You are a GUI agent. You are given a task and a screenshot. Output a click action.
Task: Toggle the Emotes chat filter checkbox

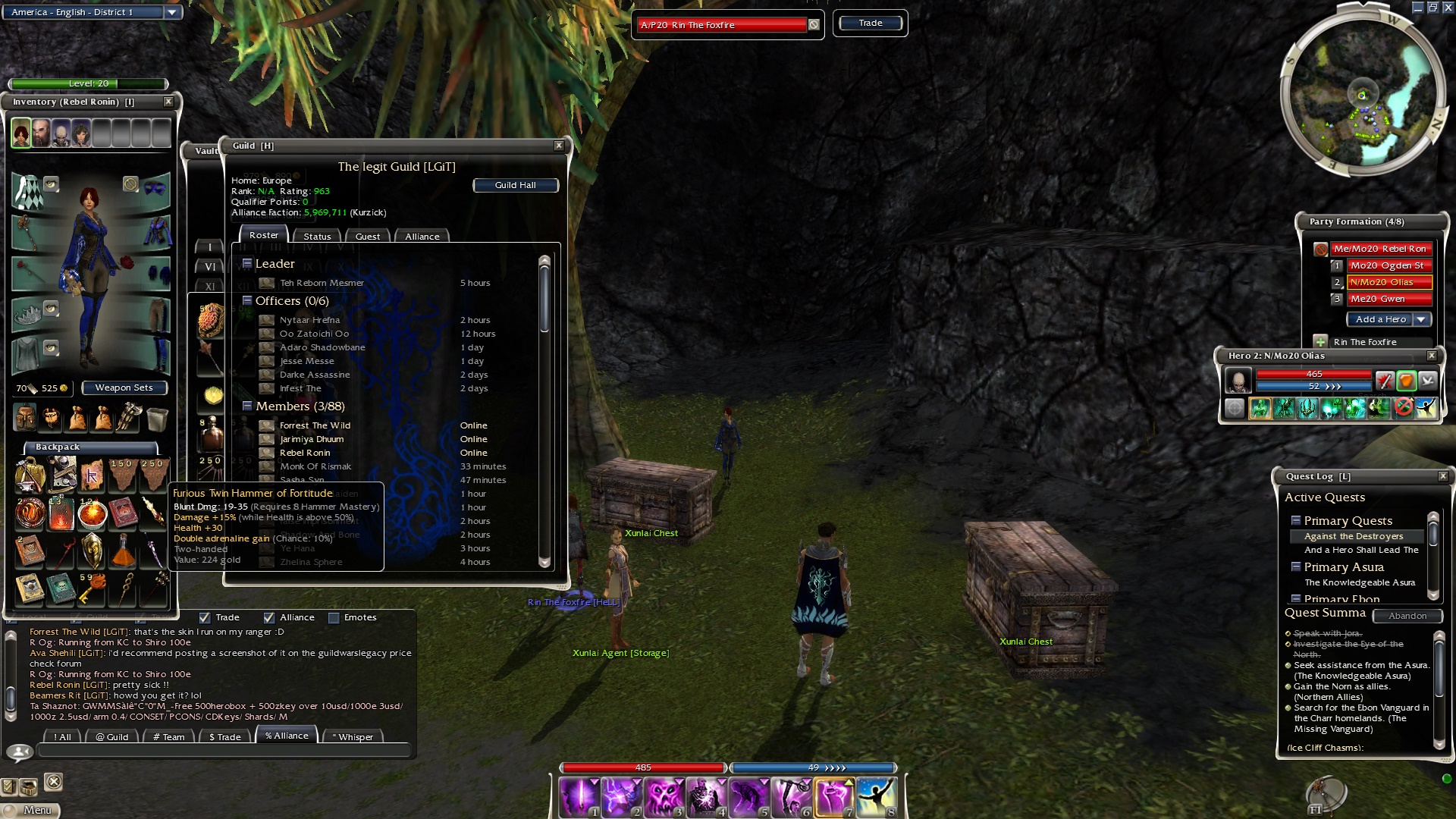334,618
